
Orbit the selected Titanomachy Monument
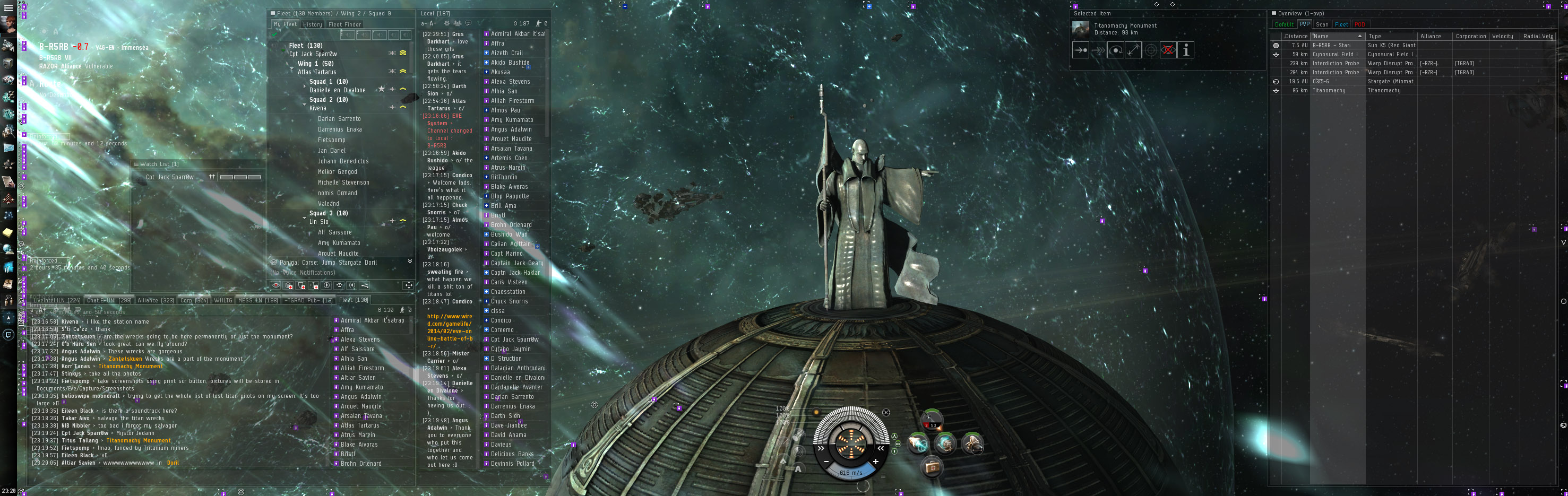click(1115, 50)
